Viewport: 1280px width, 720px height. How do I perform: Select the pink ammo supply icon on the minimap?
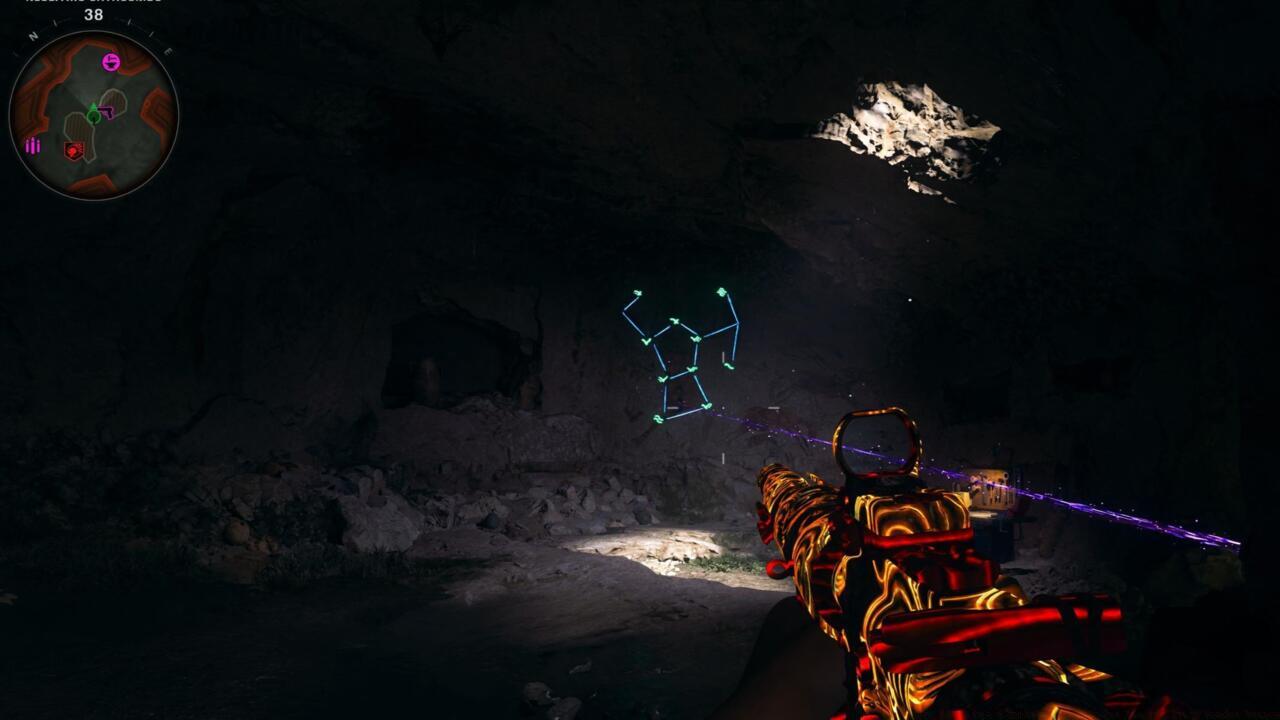[x=33, y=144]
